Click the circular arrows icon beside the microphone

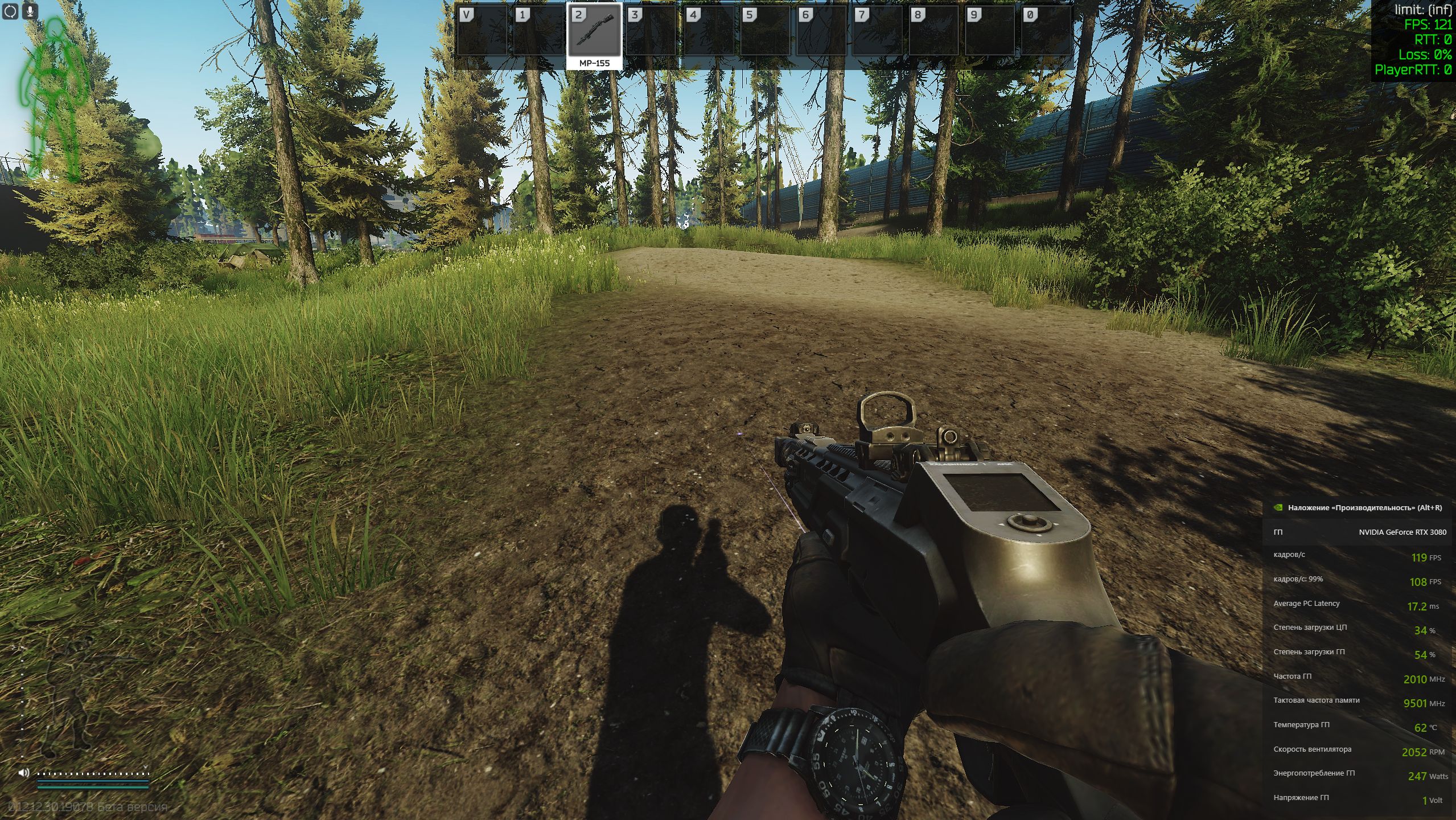(x=11, y=11)
